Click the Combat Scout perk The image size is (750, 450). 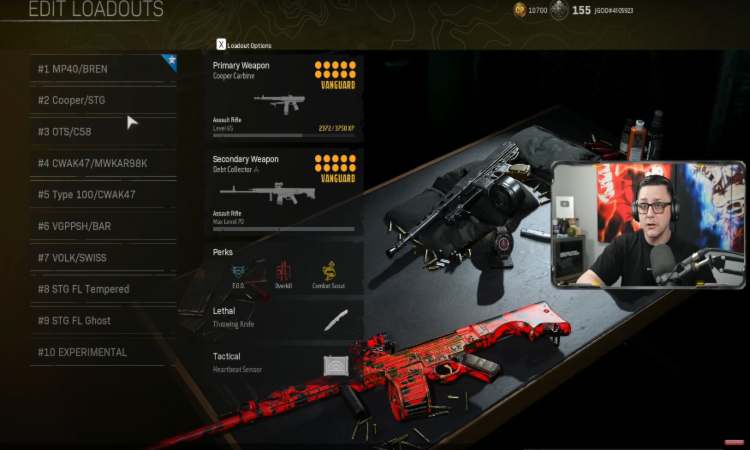[329, 271]
